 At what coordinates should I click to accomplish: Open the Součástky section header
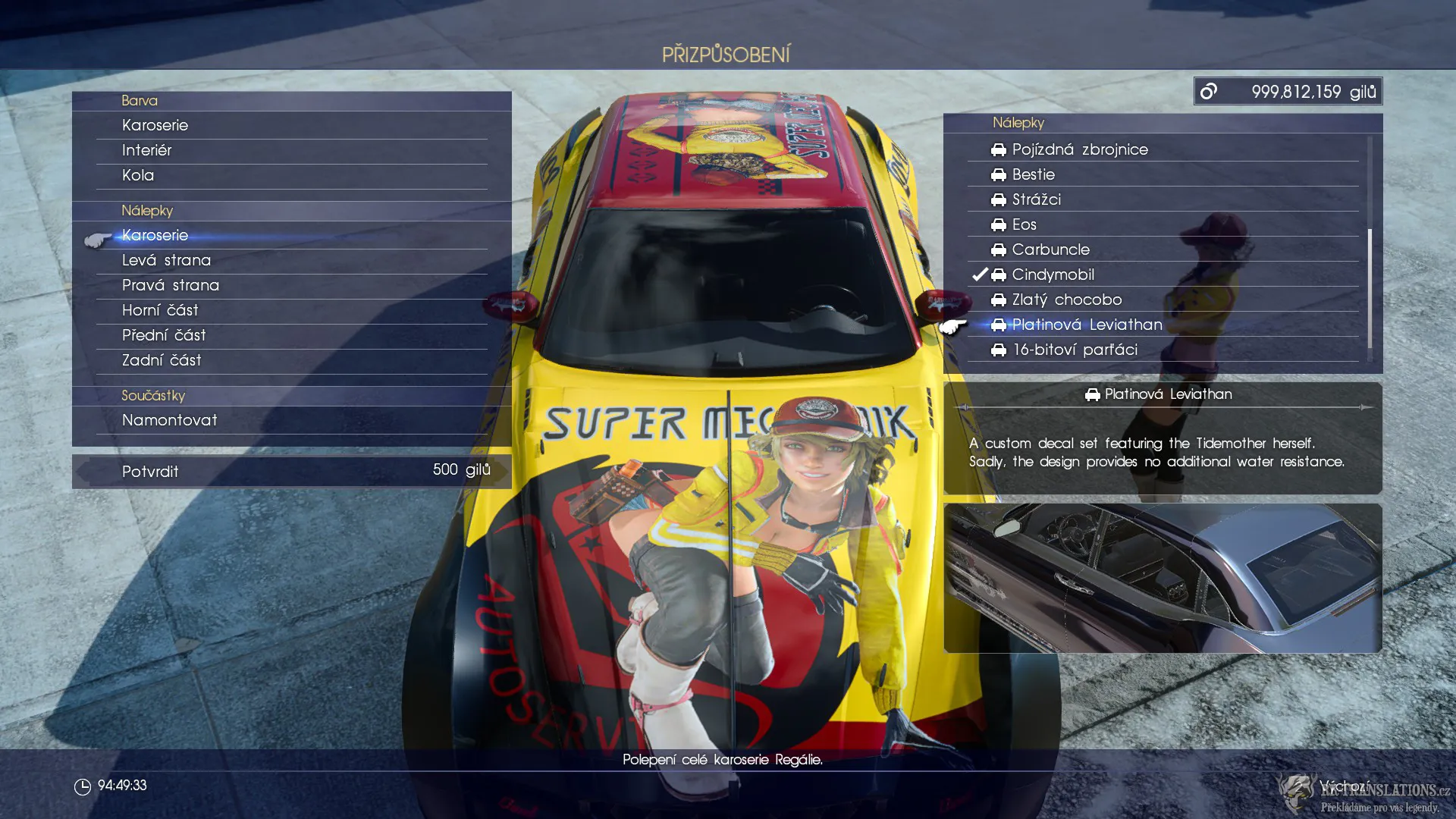click(x=152, y=395)
